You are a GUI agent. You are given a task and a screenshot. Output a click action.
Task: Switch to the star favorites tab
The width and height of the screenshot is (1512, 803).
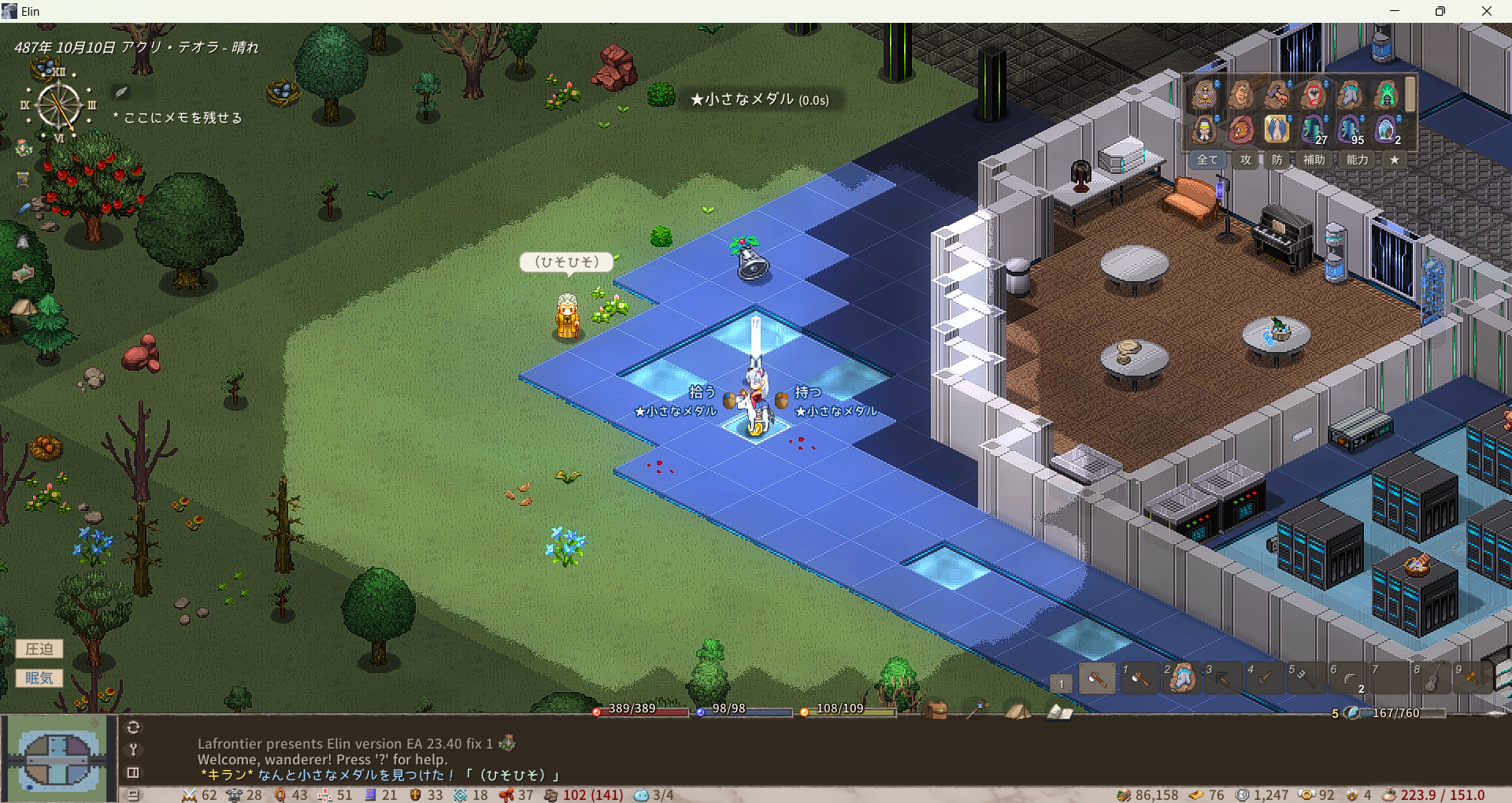coord(1395,160)
